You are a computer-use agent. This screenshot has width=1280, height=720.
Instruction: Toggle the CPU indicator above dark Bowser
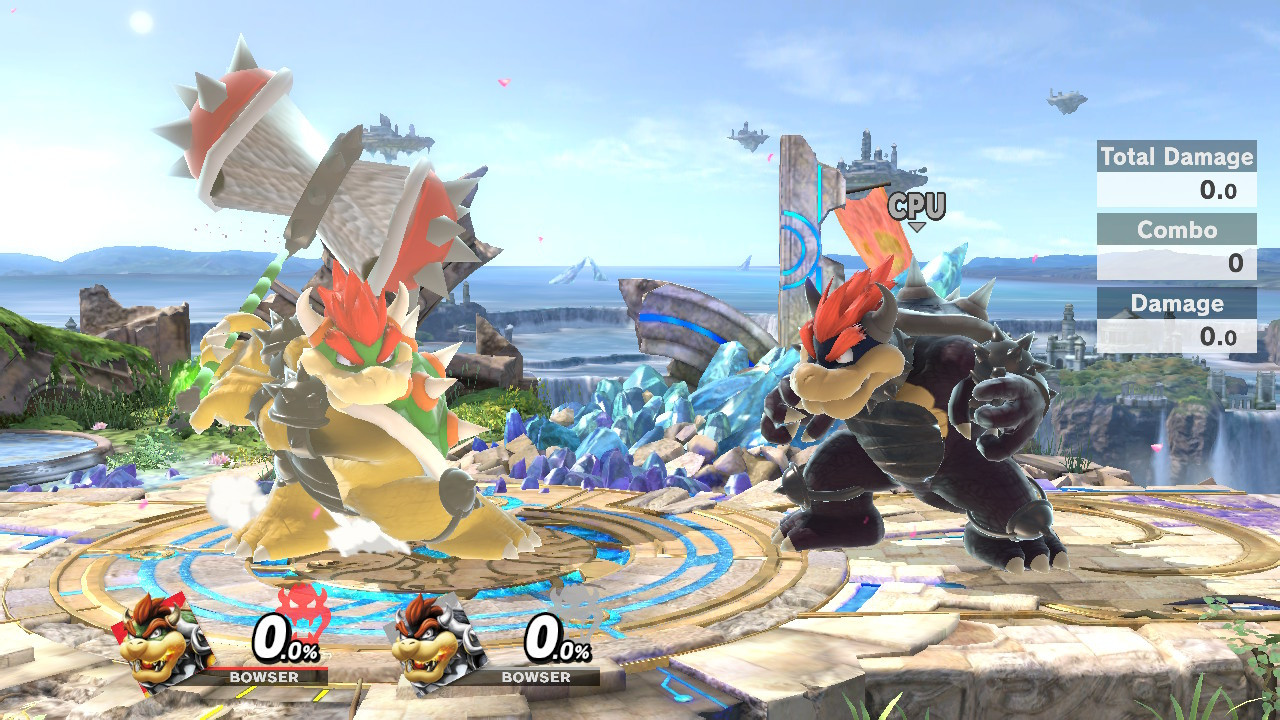pyautogui.click(x=916, y=207)
